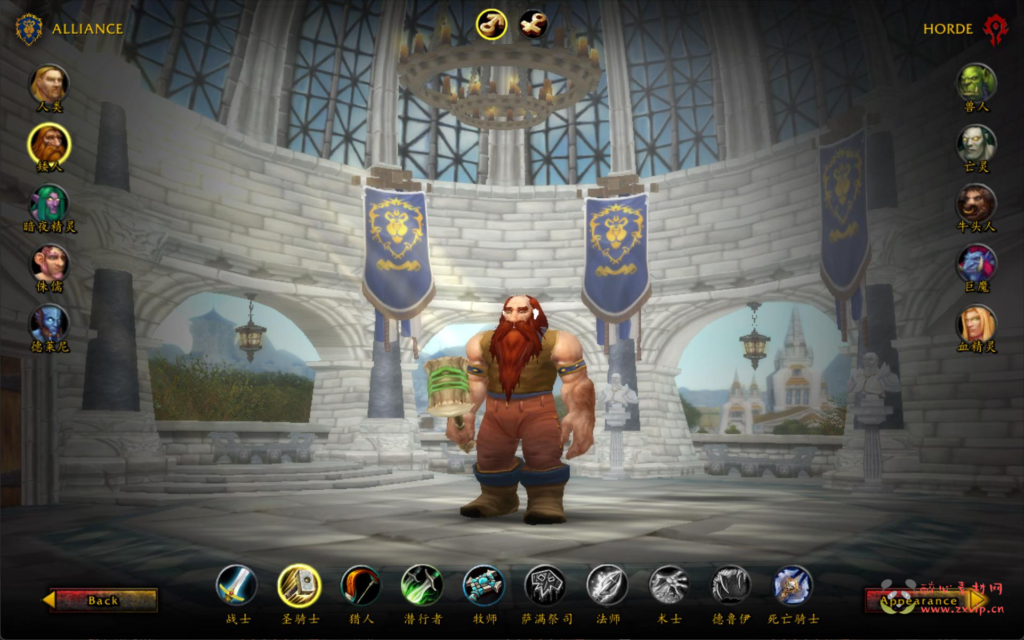
Task: Switch to the female gender icon
Action: [x=533, y=24]
